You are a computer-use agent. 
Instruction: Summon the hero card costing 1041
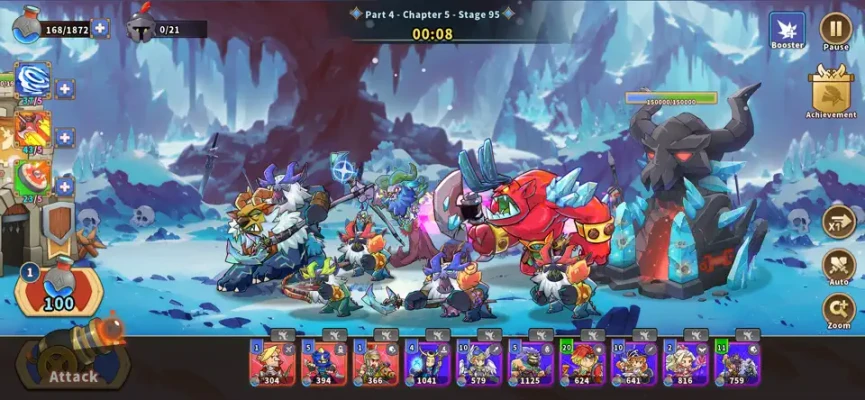[427, 363]
